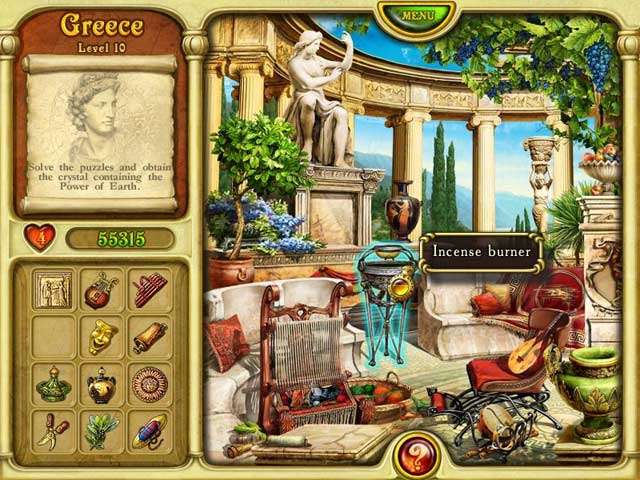
Task: Open the green Menu button
Action: pos(417,16)
